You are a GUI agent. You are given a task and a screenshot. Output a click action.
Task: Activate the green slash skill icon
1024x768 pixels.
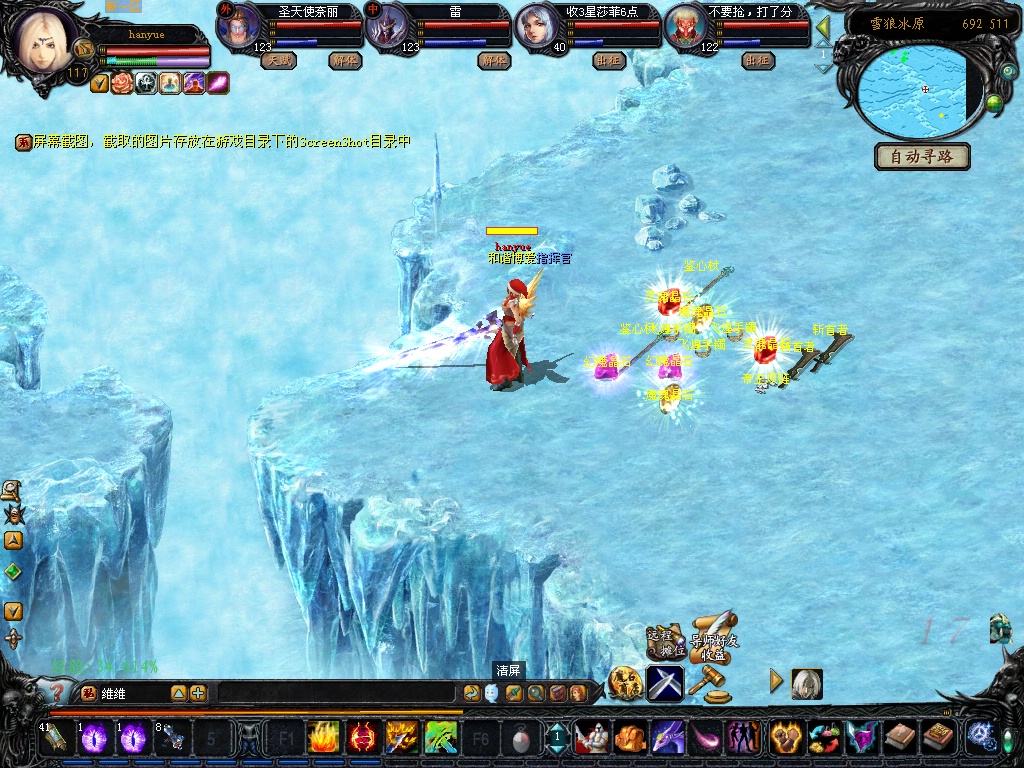coord(441,738)
